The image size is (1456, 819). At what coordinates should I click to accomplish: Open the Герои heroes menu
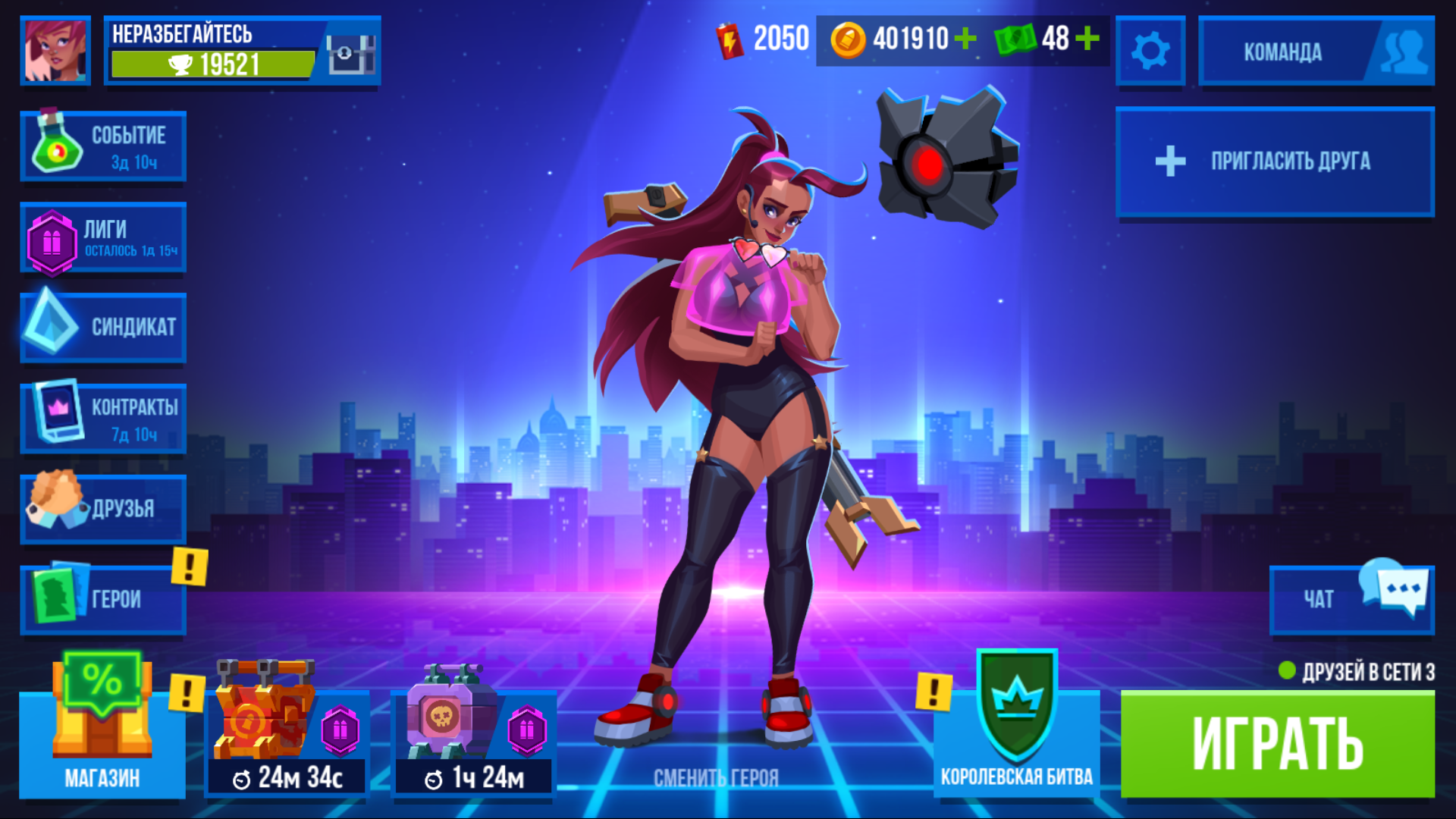click(103, 600)
